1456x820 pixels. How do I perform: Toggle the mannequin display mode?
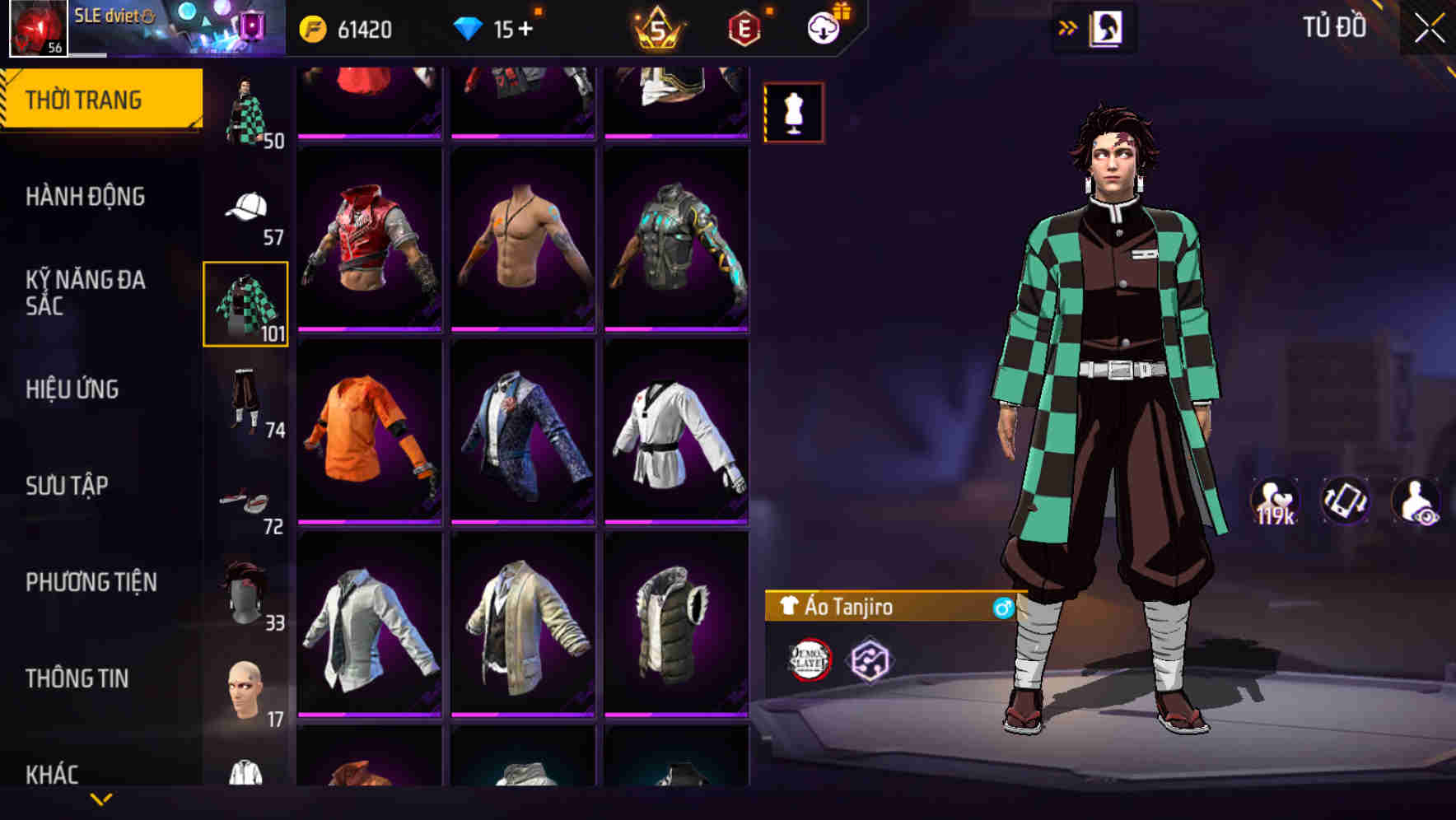[793, 113]
